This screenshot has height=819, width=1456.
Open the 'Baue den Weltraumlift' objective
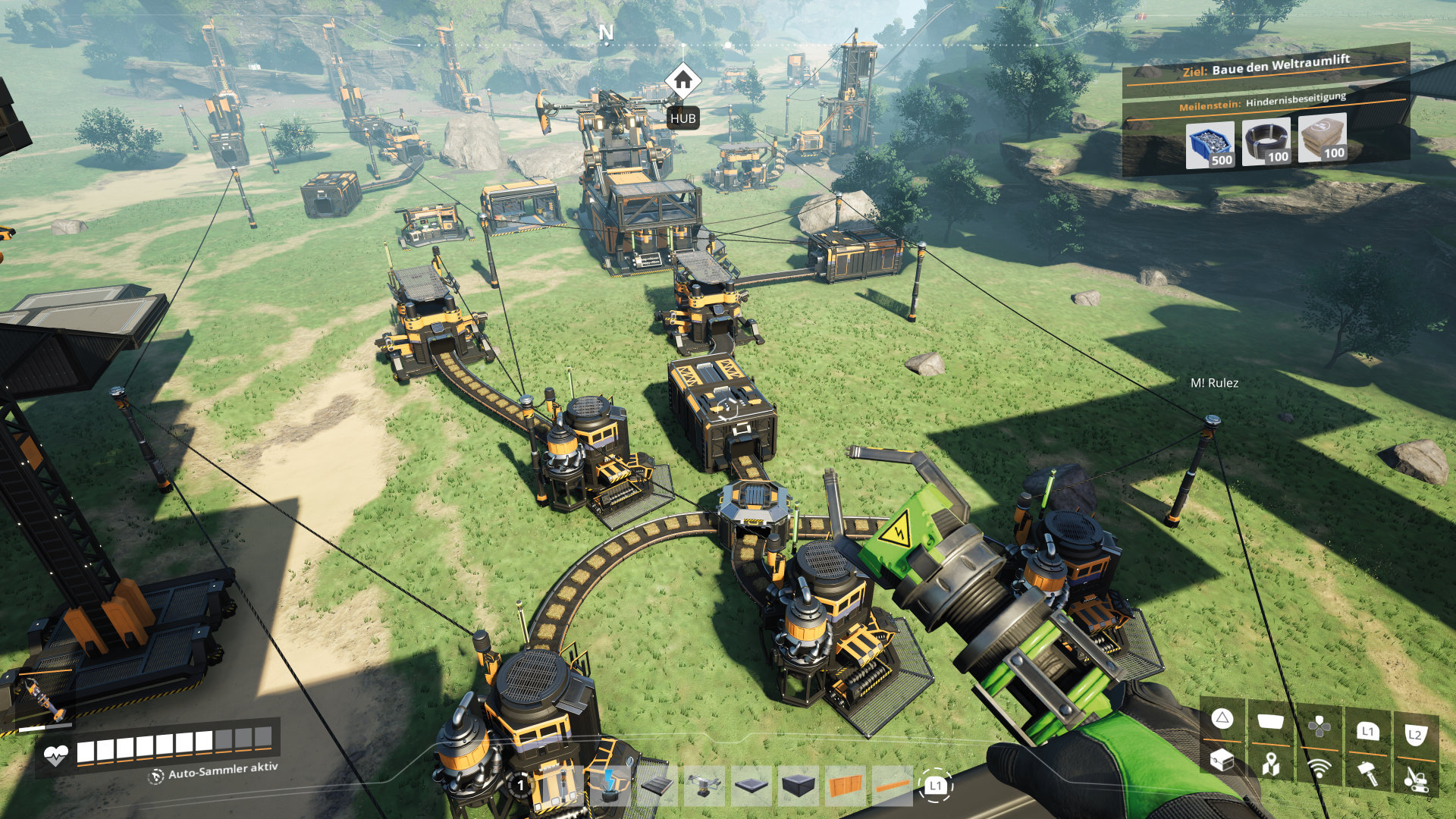tap(1266, 66)
